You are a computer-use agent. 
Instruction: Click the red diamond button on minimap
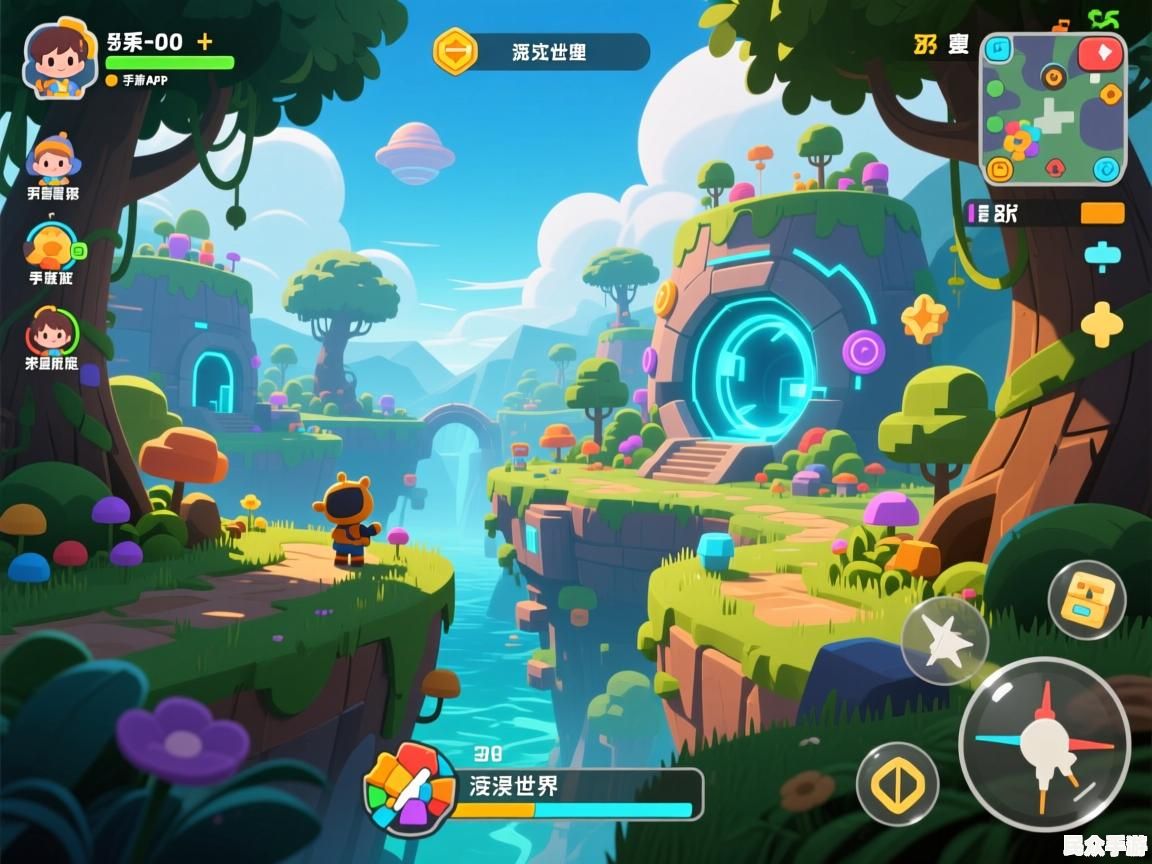point(1100,53)
